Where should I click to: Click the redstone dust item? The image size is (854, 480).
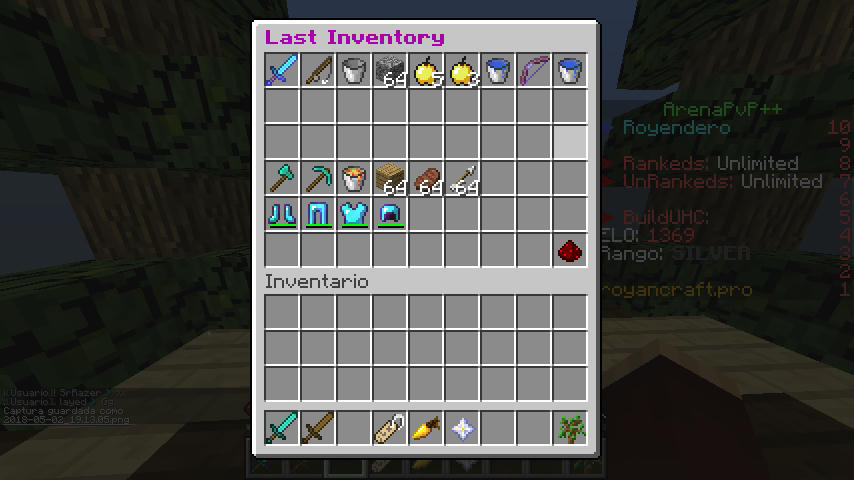571,251
